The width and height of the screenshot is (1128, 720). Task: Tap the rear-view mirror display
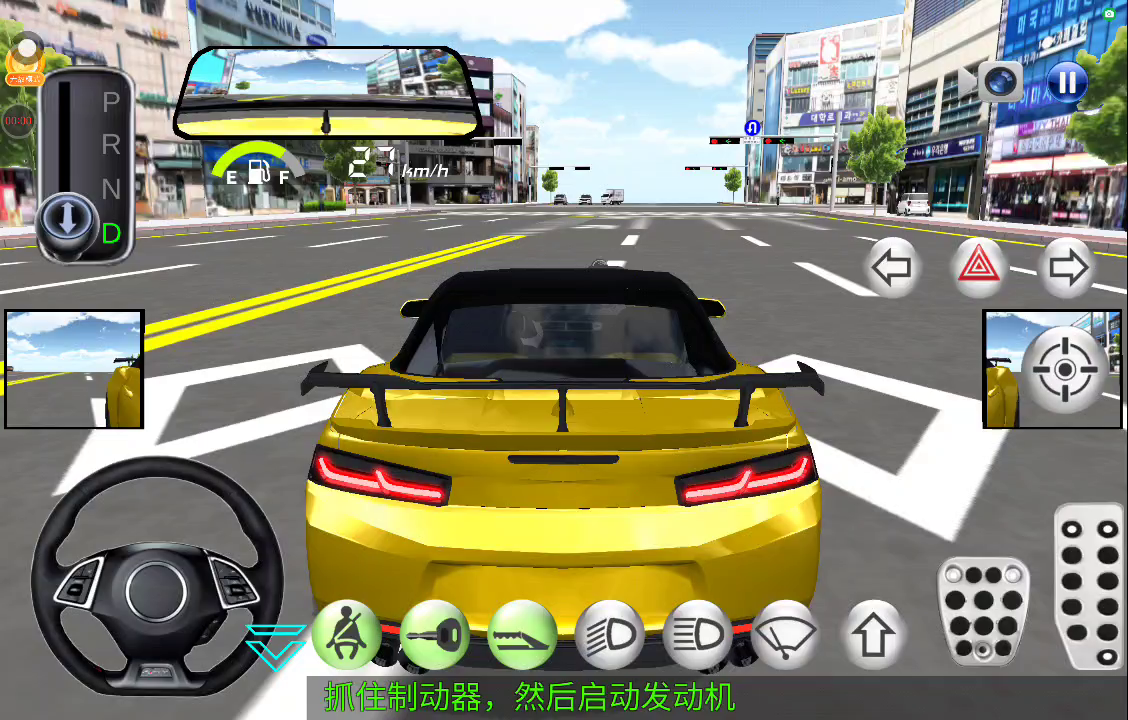coord(326,93)
